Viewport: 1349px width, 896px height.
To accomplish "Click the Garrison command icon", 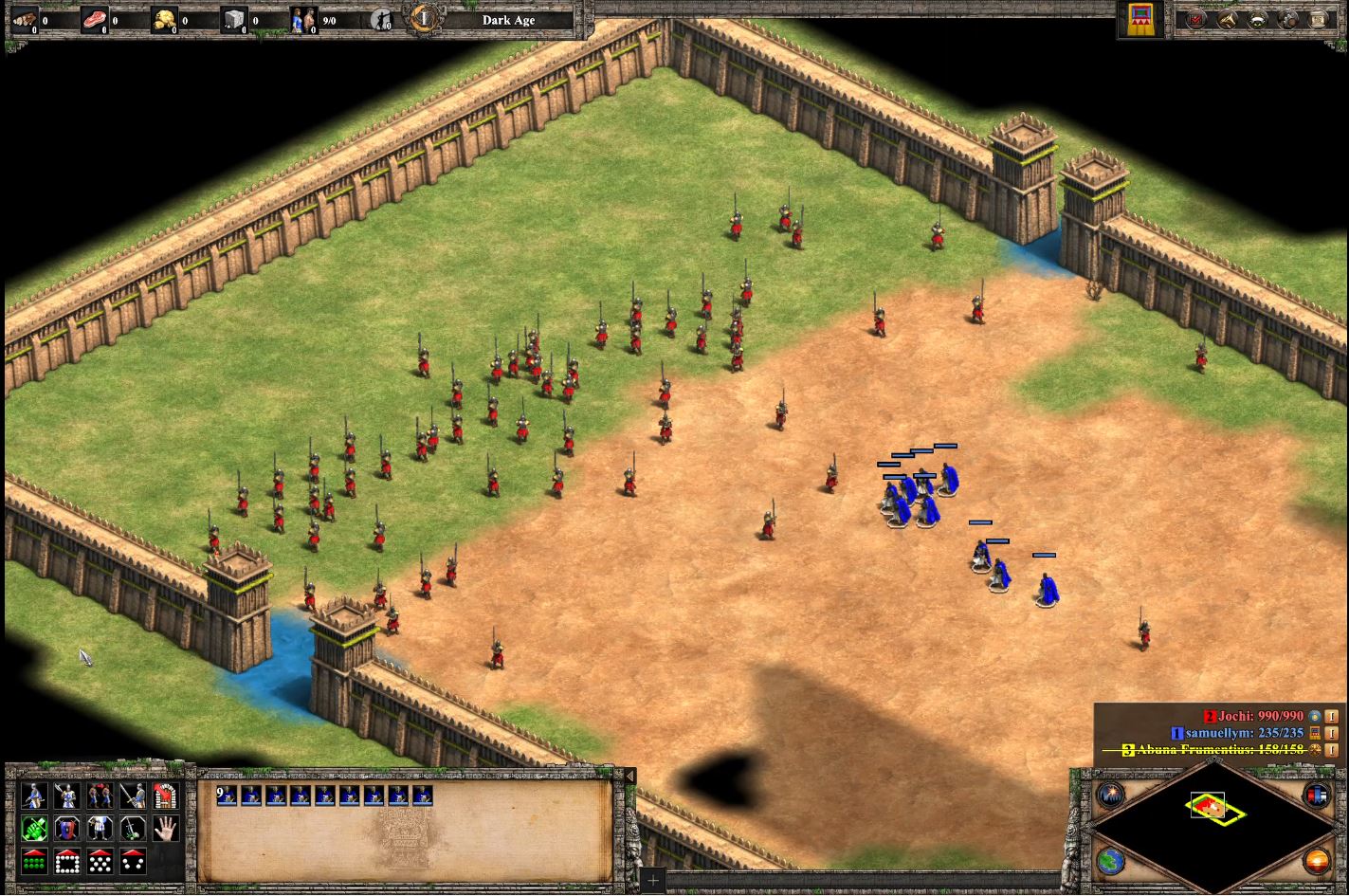I will pos(168,796).
